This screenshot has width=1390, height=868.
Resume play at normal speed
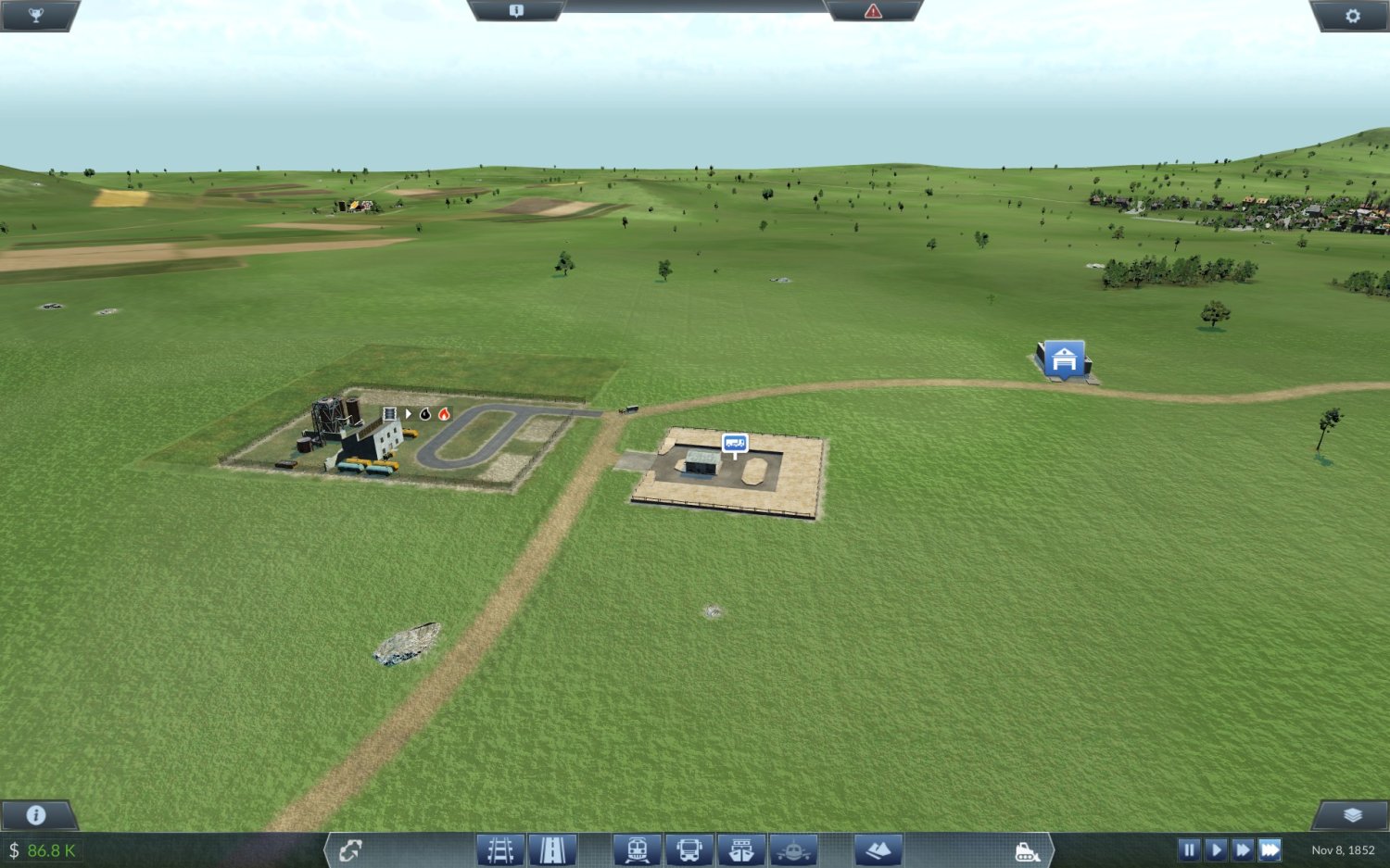pyautogui.click(x=1217, y=849)
